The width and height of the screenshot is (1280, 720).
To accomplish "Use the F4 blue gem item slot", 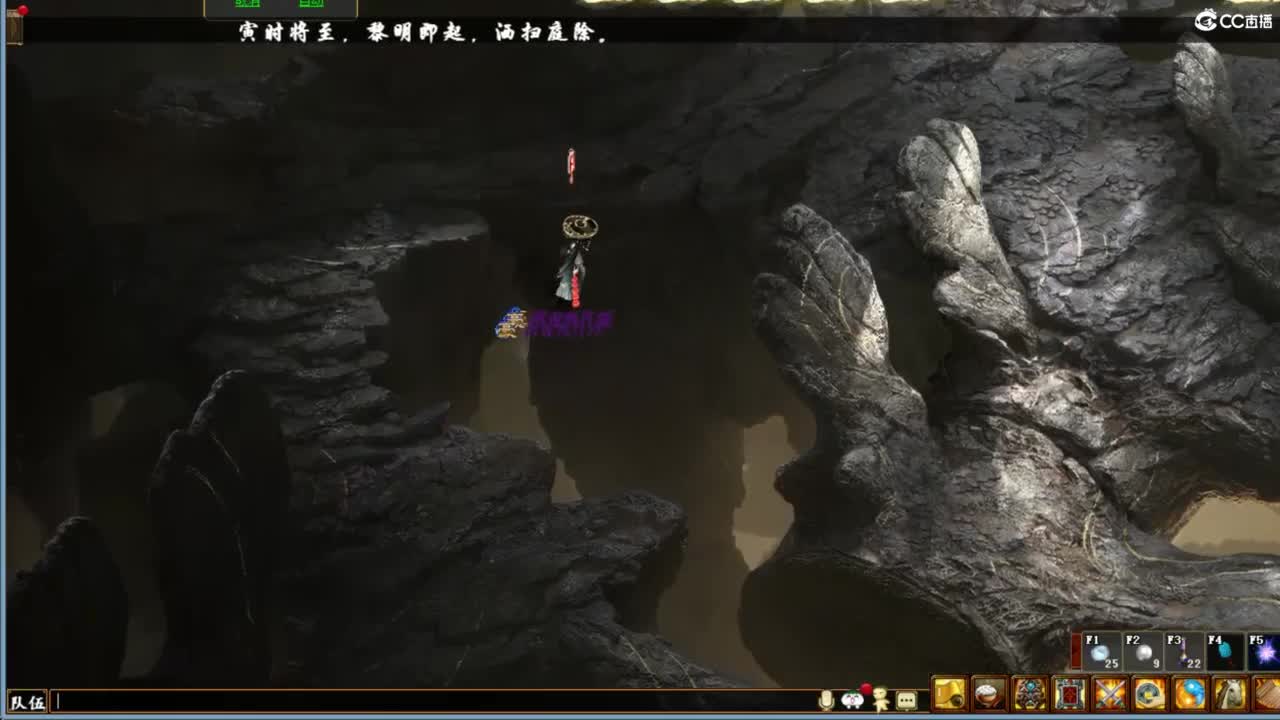I will coord(1225,652).
